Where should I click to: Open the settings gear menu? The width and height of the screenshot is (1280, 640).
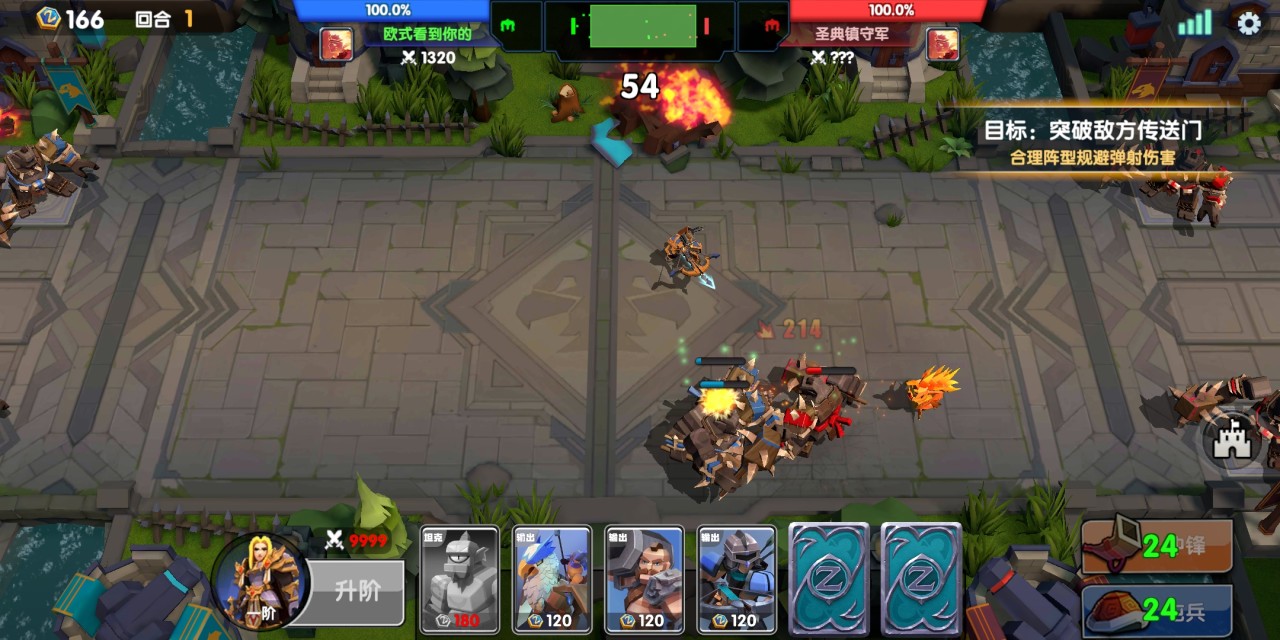click(1248, 23)
